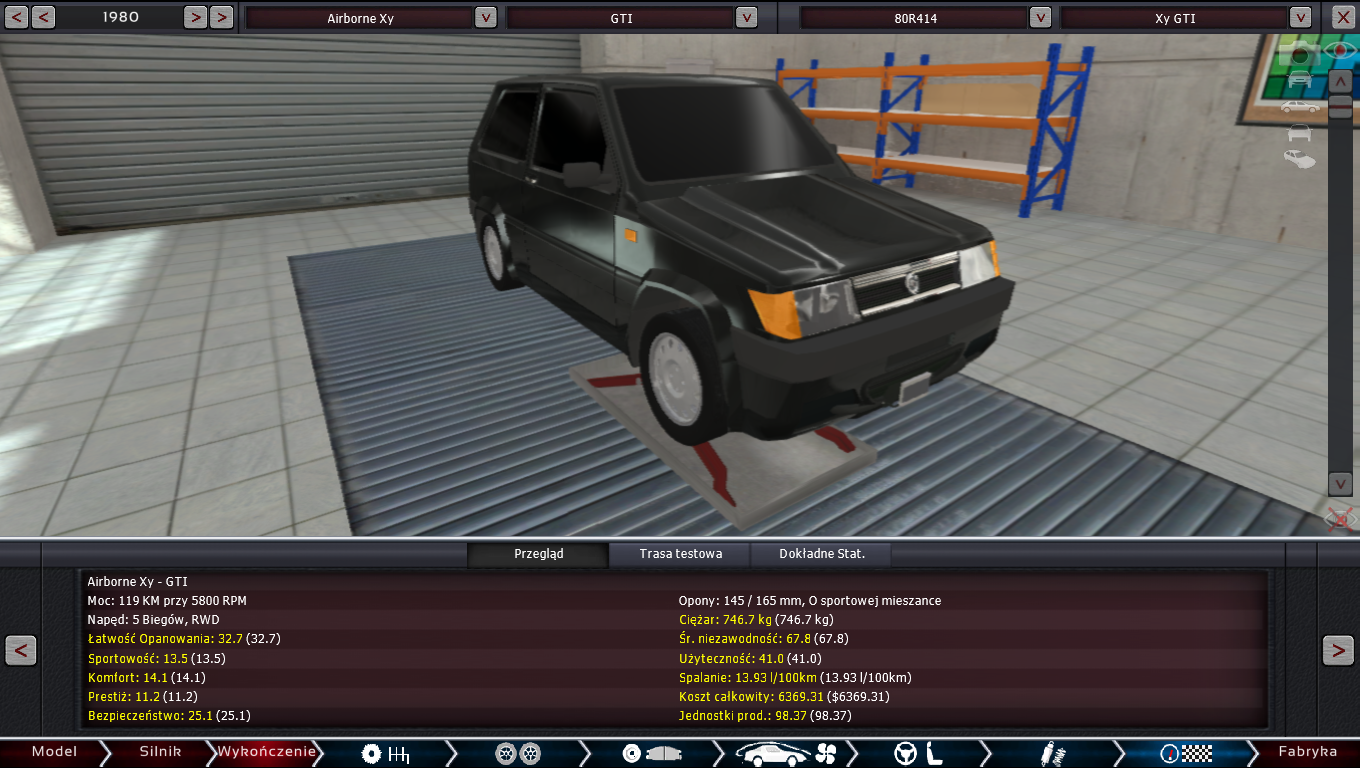Select the Przegląd overview tab

pos(538,553)
